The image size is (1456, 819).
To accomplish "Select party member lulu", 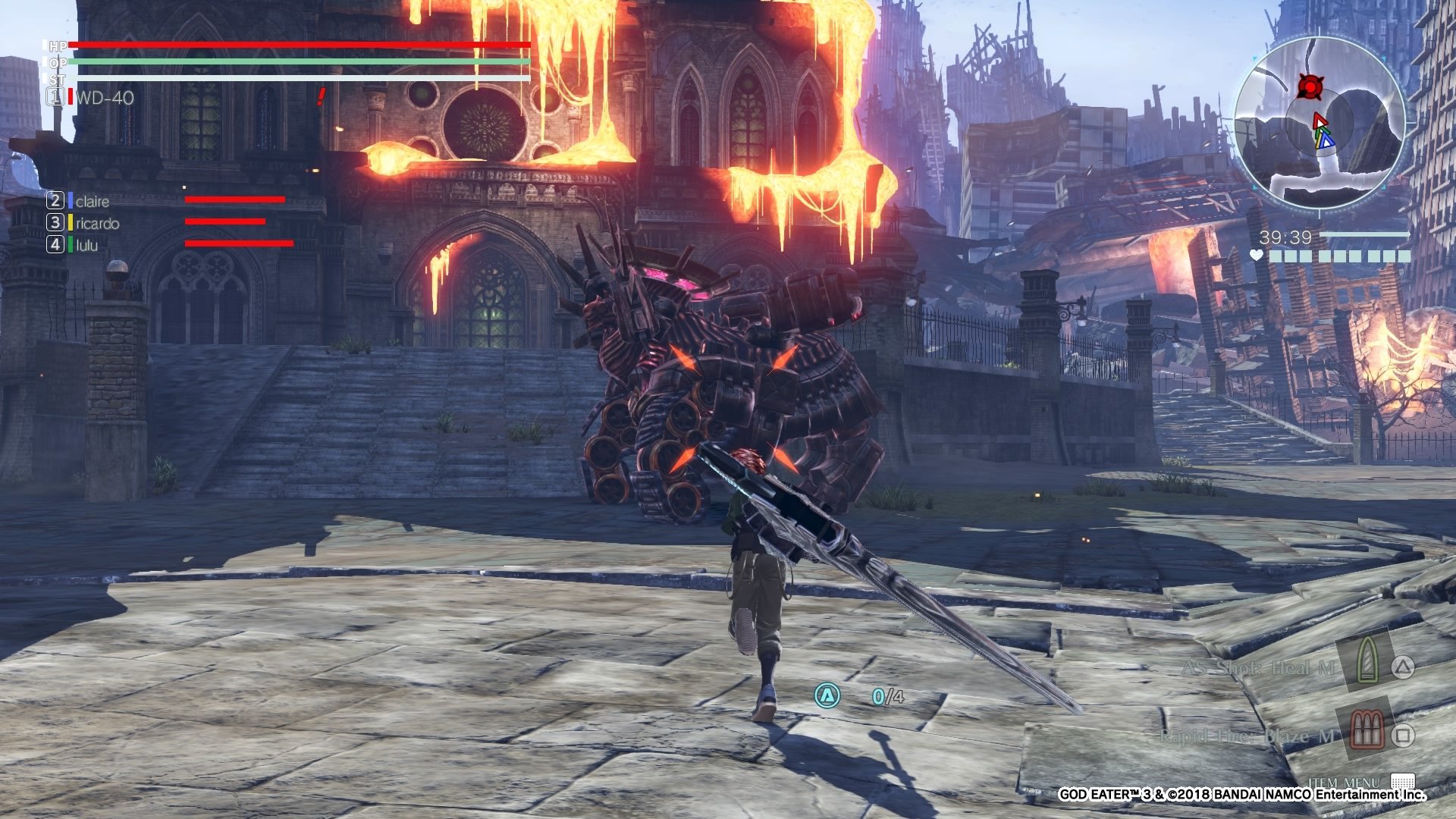I will [x=87, y=245].
